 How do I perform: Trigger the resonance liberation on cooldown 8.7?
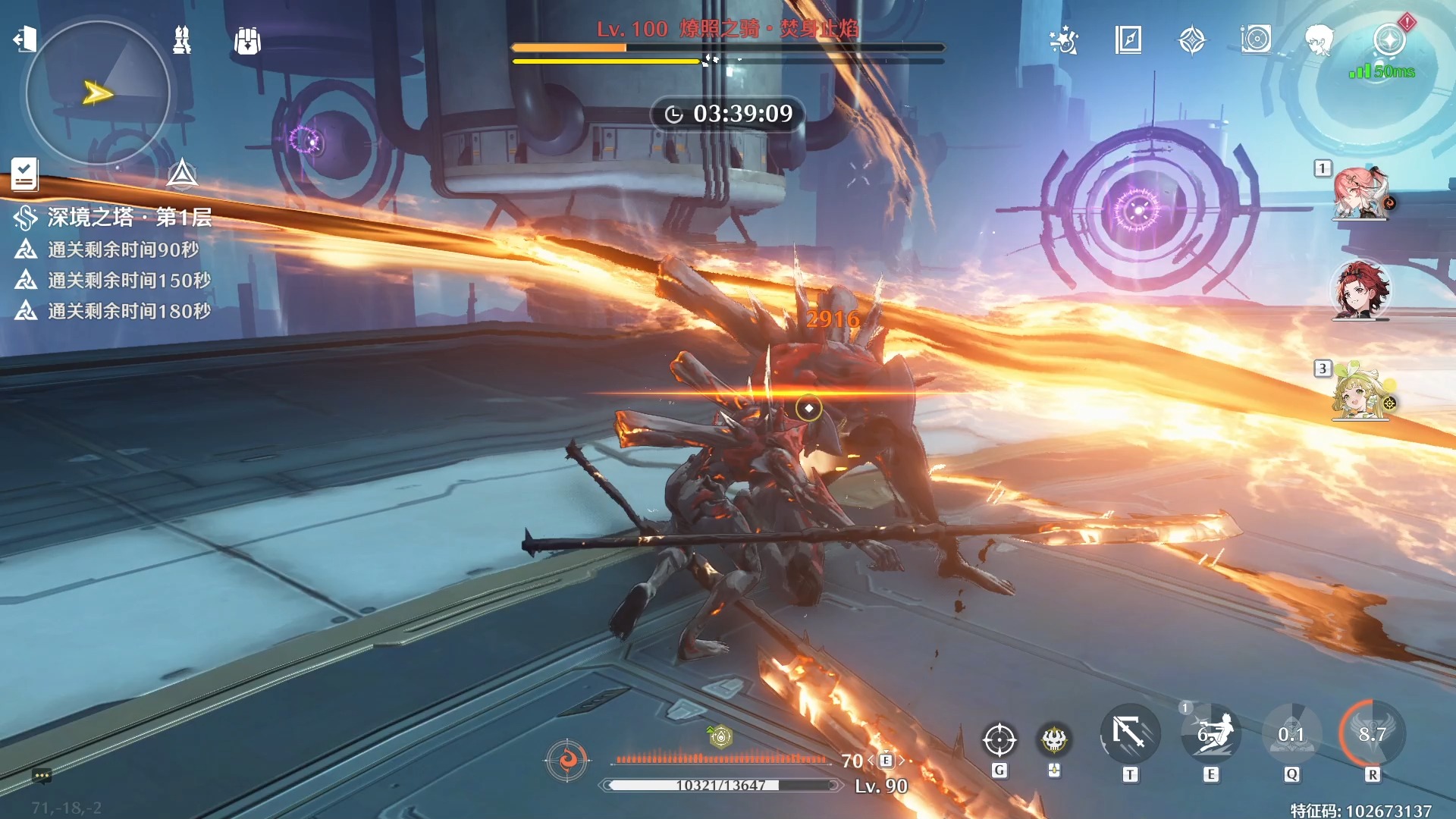tap(1372, 734)
